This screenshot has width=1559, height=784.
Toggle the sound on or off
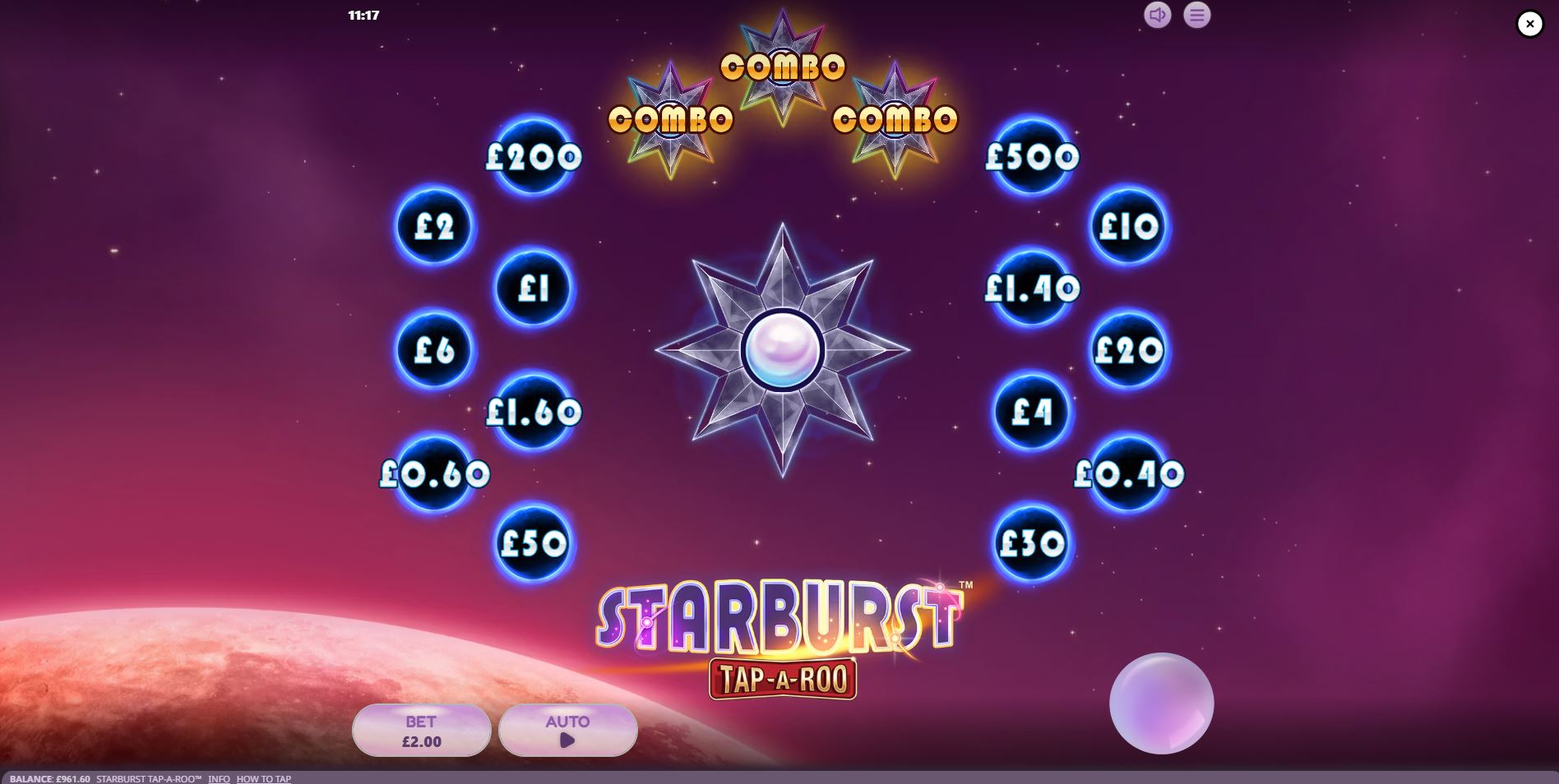point(1156,15)
